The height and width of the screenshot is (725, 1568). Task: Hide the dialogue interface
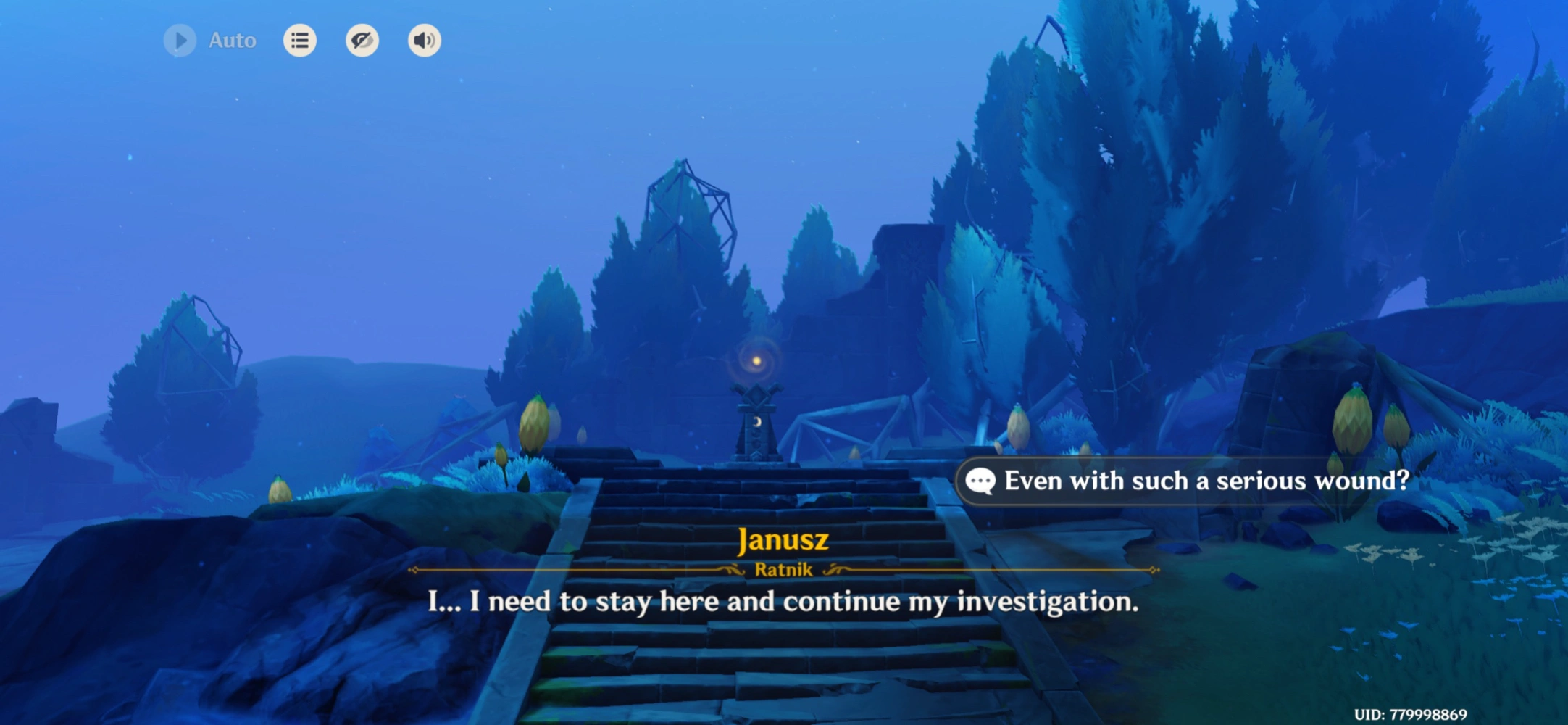[x=362, y=41]
